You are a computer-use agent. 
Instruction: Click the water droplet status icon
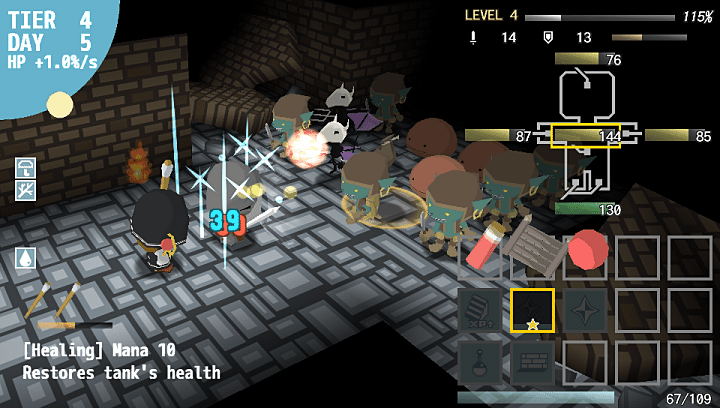[x=26, y=257]
